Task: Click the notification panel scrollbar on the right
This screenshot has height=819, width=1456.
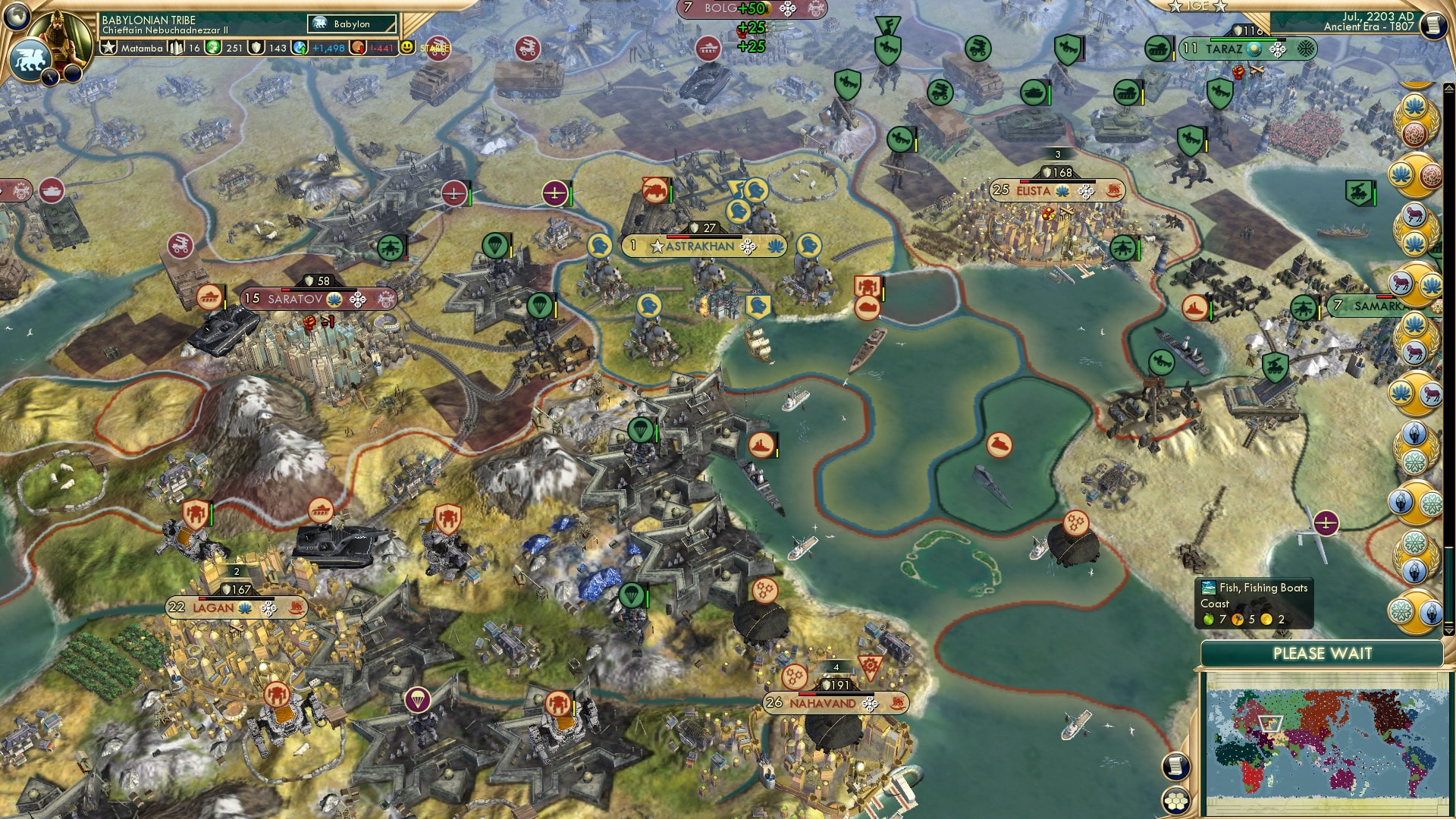Action: [1448, 584]
